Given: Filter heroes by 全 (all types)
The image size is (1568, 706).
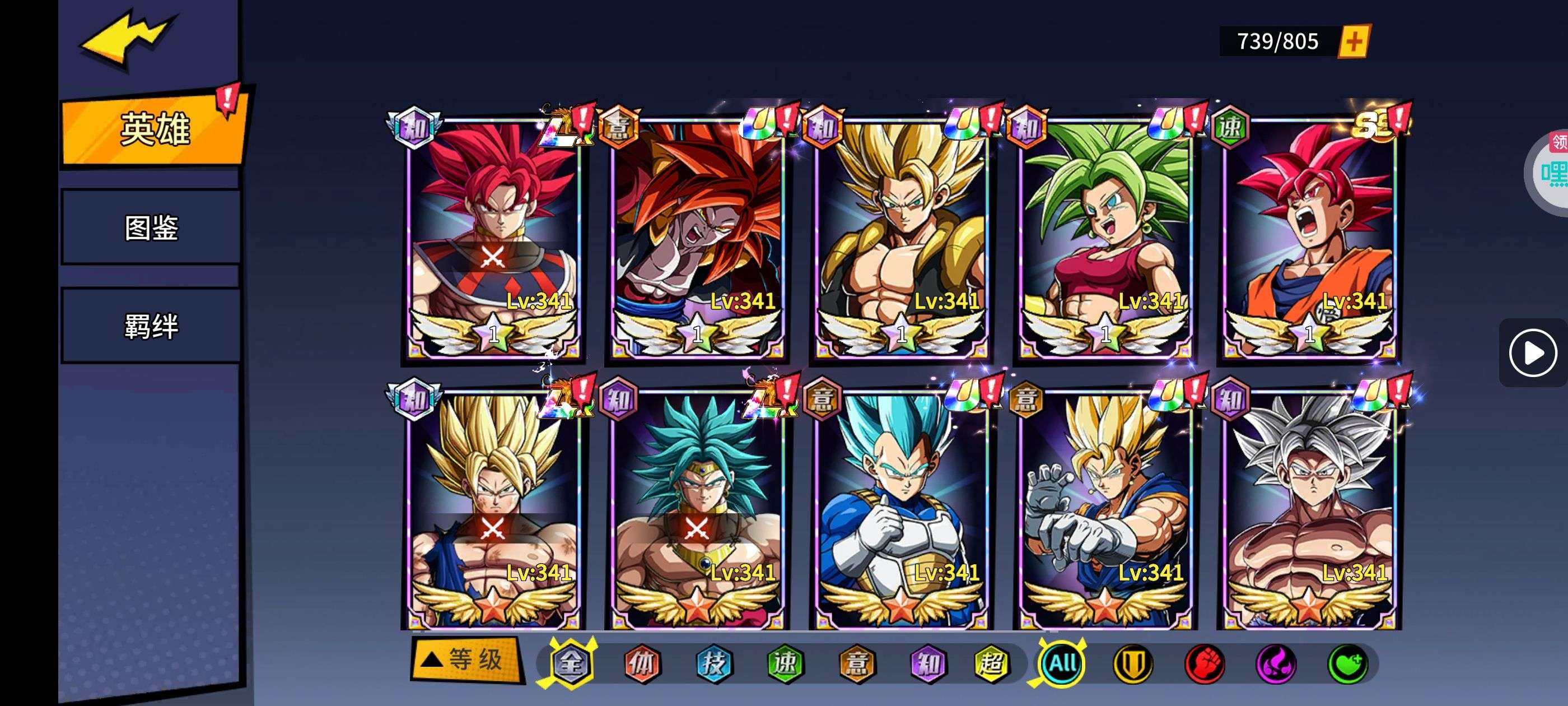Looking at the screenshot, I should pos(571,663).
